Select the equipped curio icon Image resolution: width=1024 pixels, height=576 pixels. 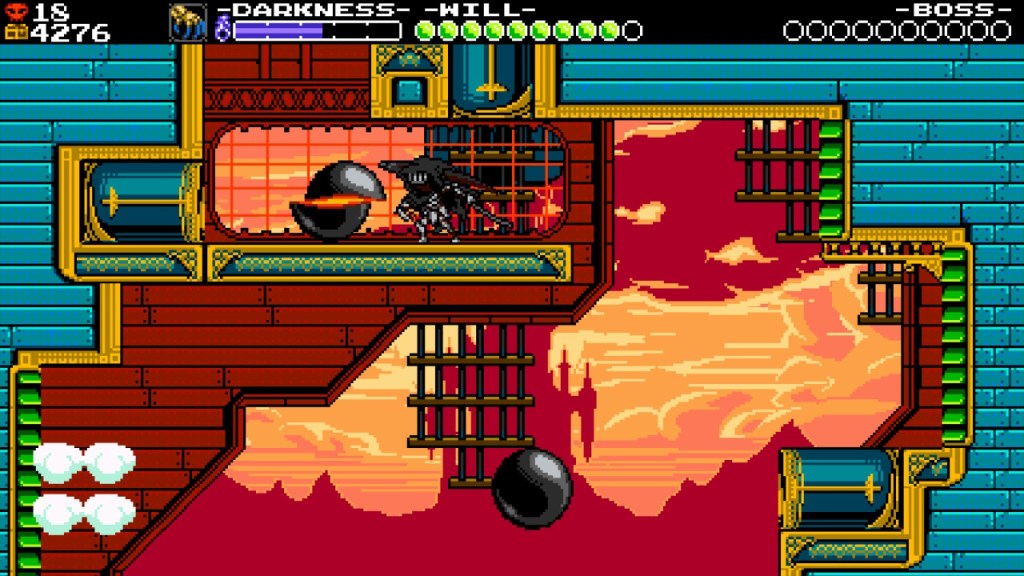tap(187, 24)
